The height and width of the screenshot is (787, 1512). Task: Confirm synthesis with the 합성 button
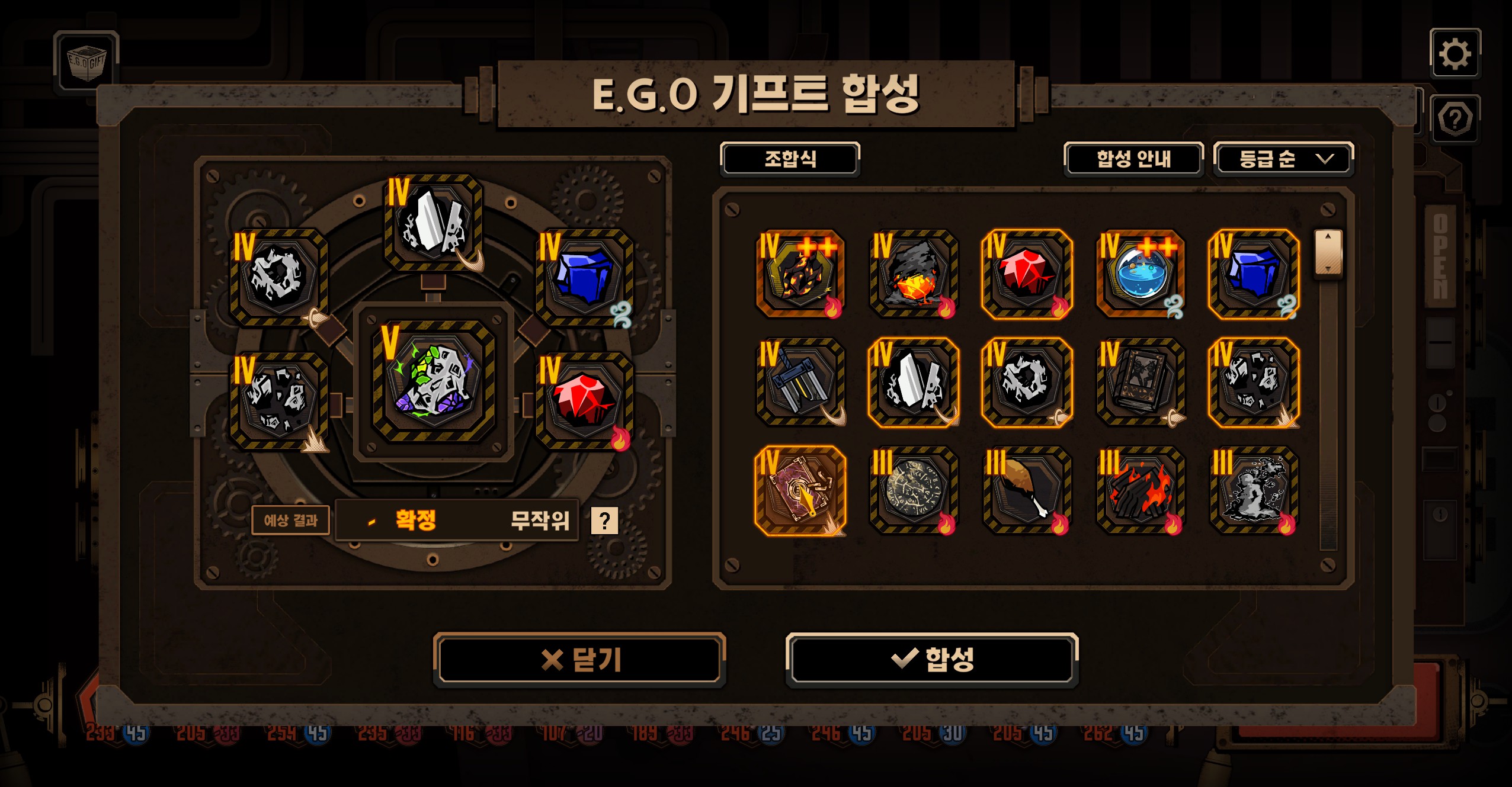coord(931,659)
